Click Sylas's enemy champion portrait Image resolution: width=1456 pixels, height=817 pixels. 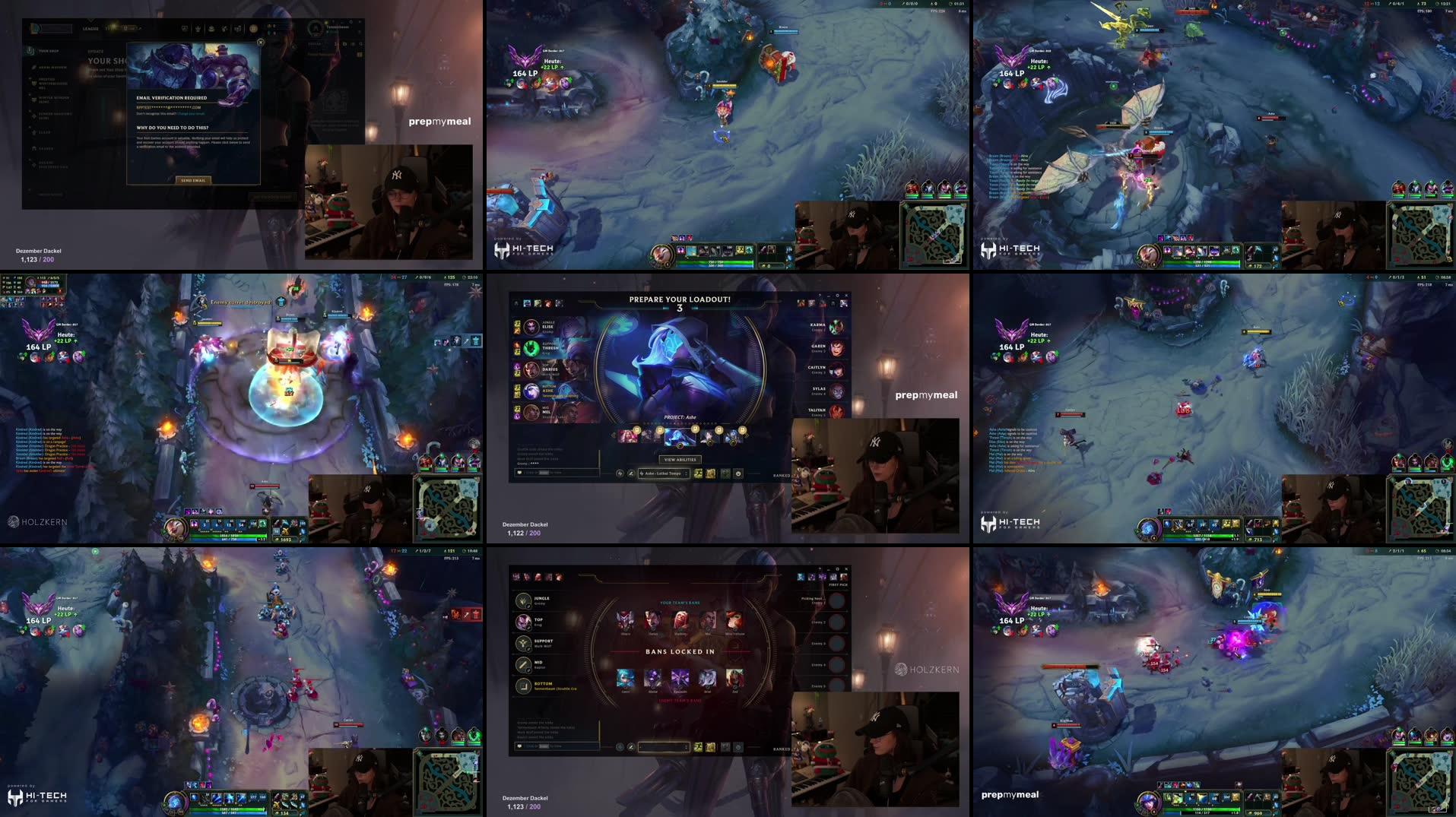tap(836, 391)
